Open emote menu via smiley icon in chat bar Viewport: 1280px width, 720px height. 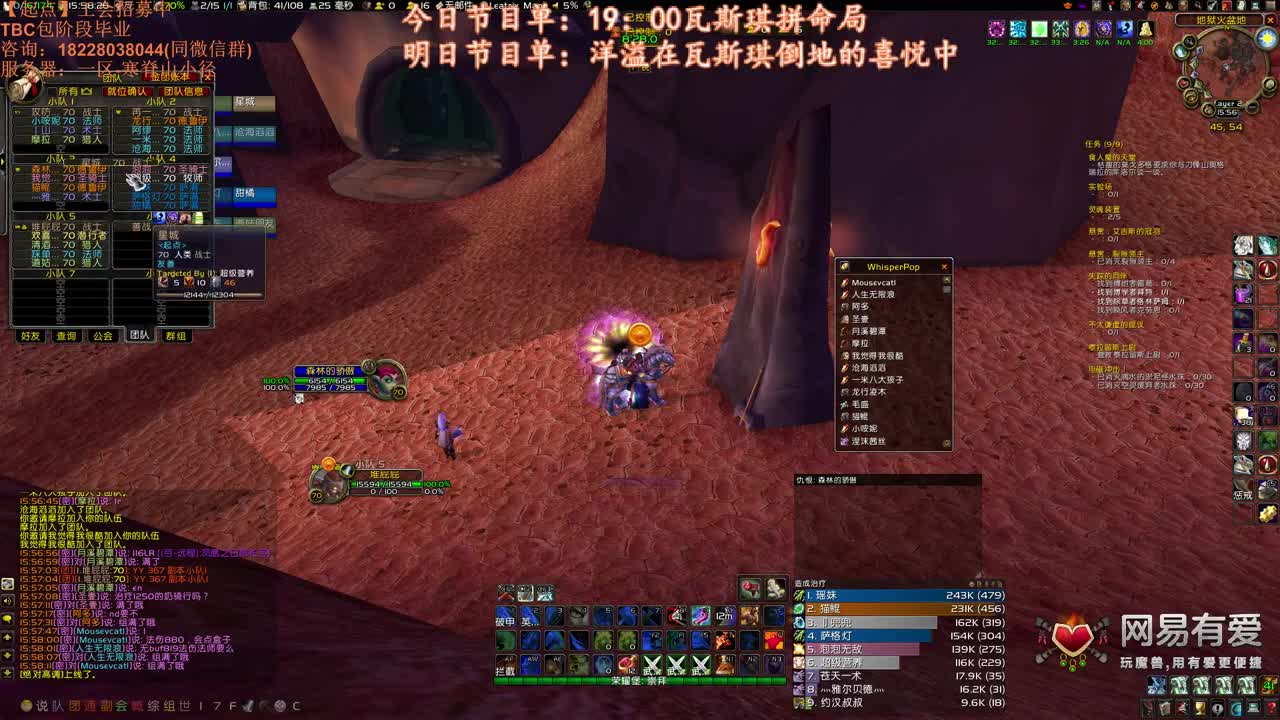(x=27, y=706)
